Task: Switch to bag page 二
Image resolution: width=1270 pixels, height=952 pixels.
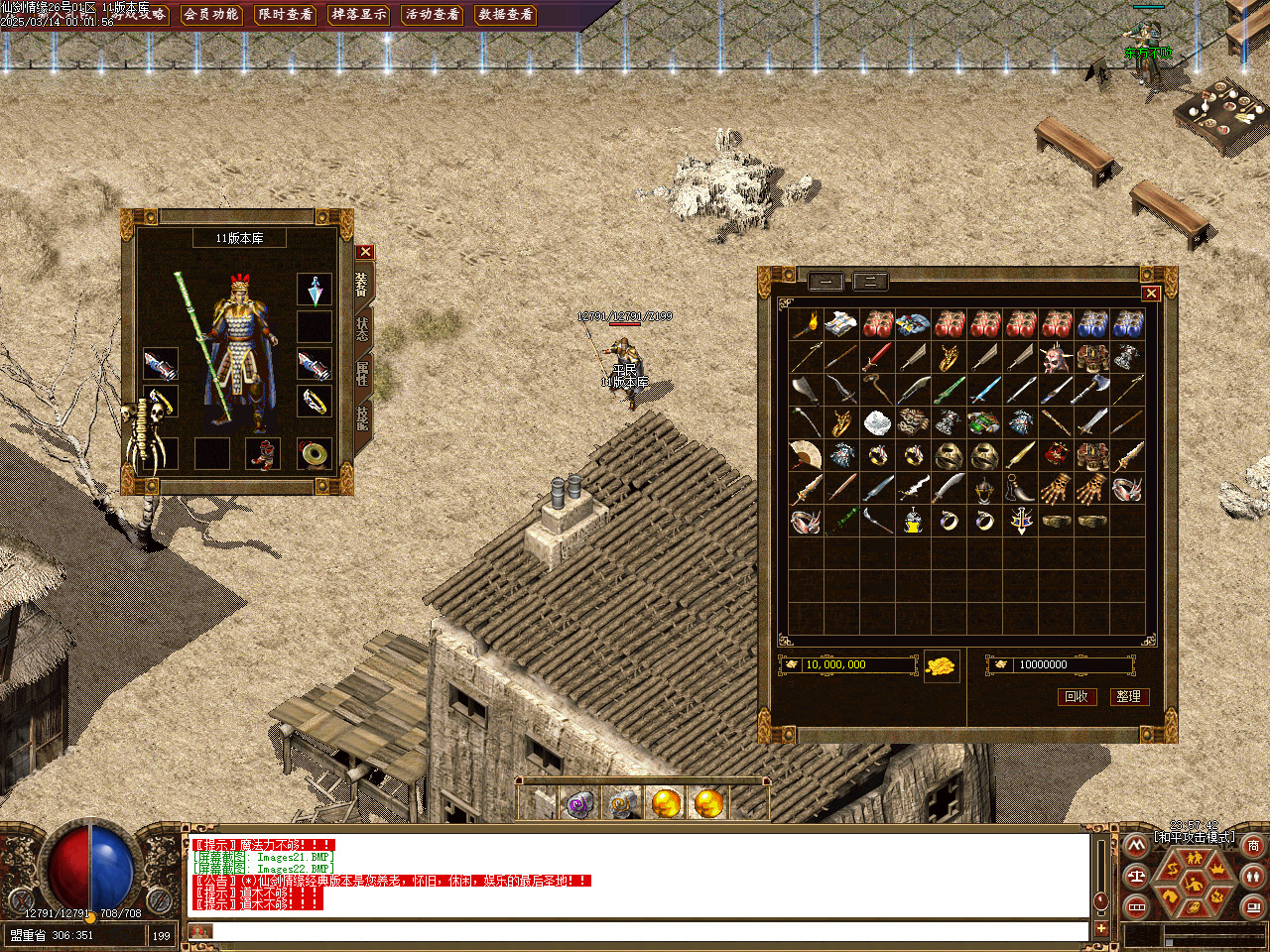Action: (870, 281)
